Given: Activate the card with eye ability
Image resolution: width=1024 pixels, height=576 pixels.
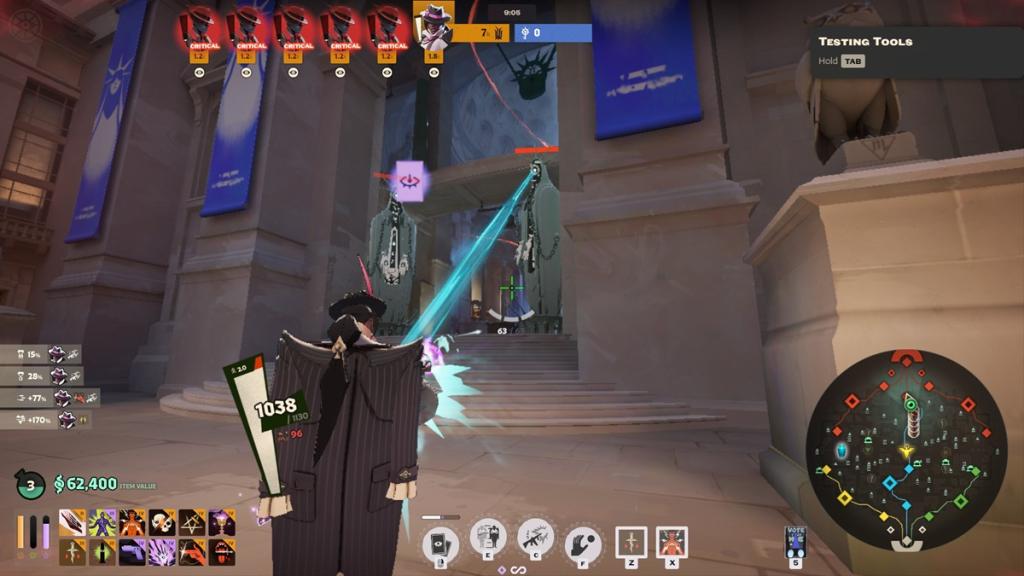Looking at the screenshot, I should click(x=440, y=541).
